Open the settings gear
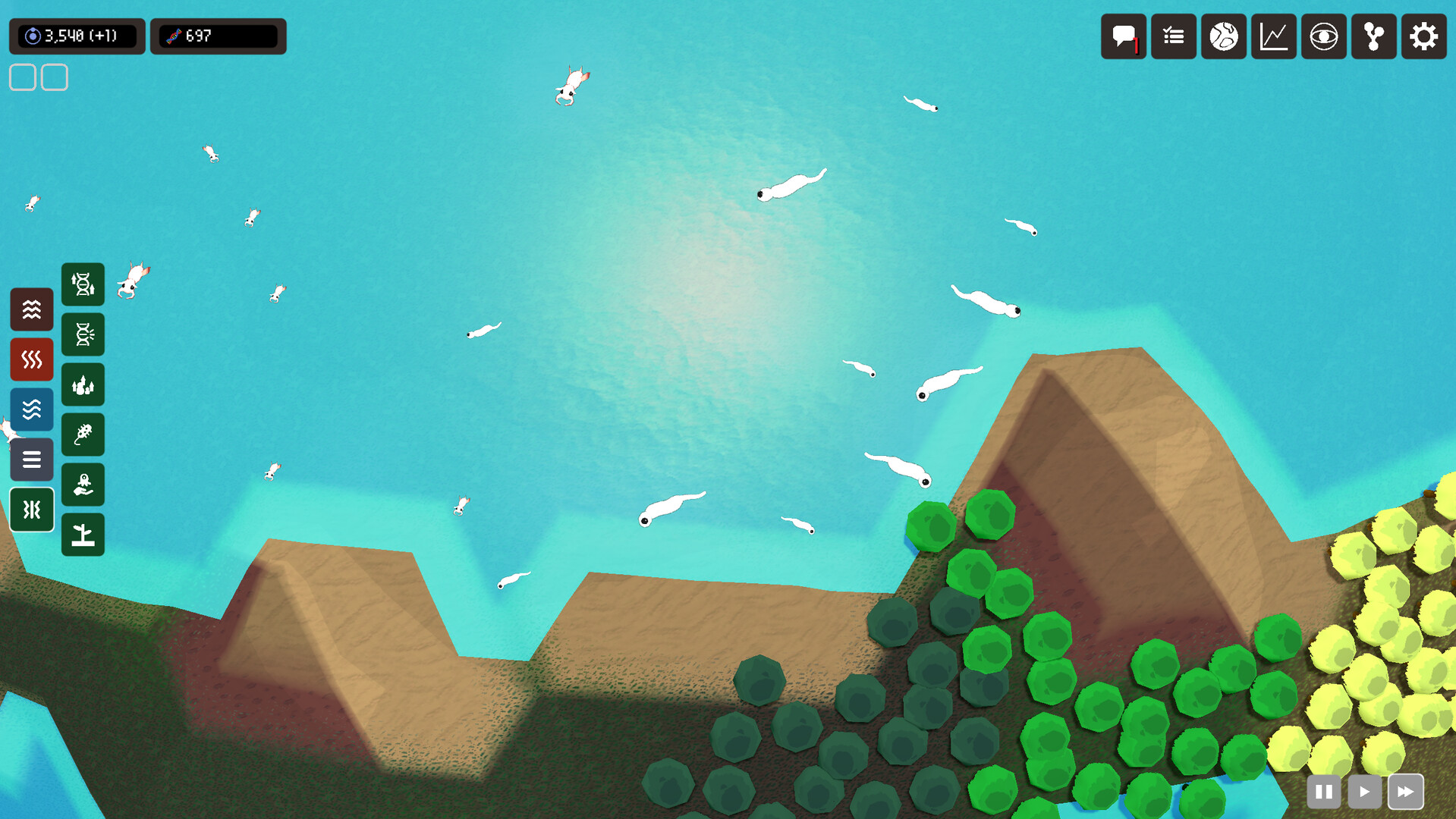 pyautogui.click(x=1424, y=36)
